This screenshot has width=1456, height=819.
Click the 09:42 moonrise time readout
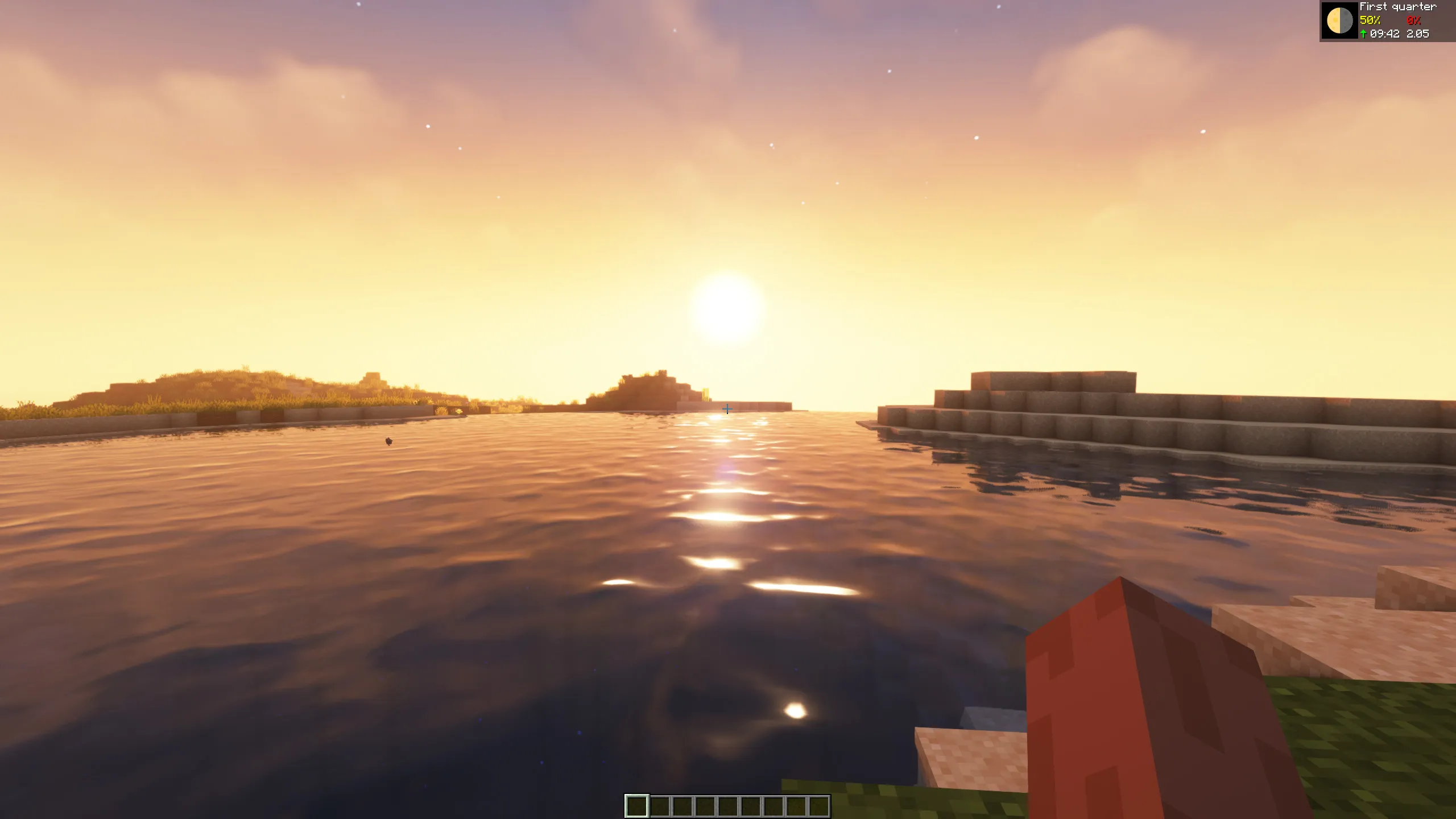coord(1385,34)
